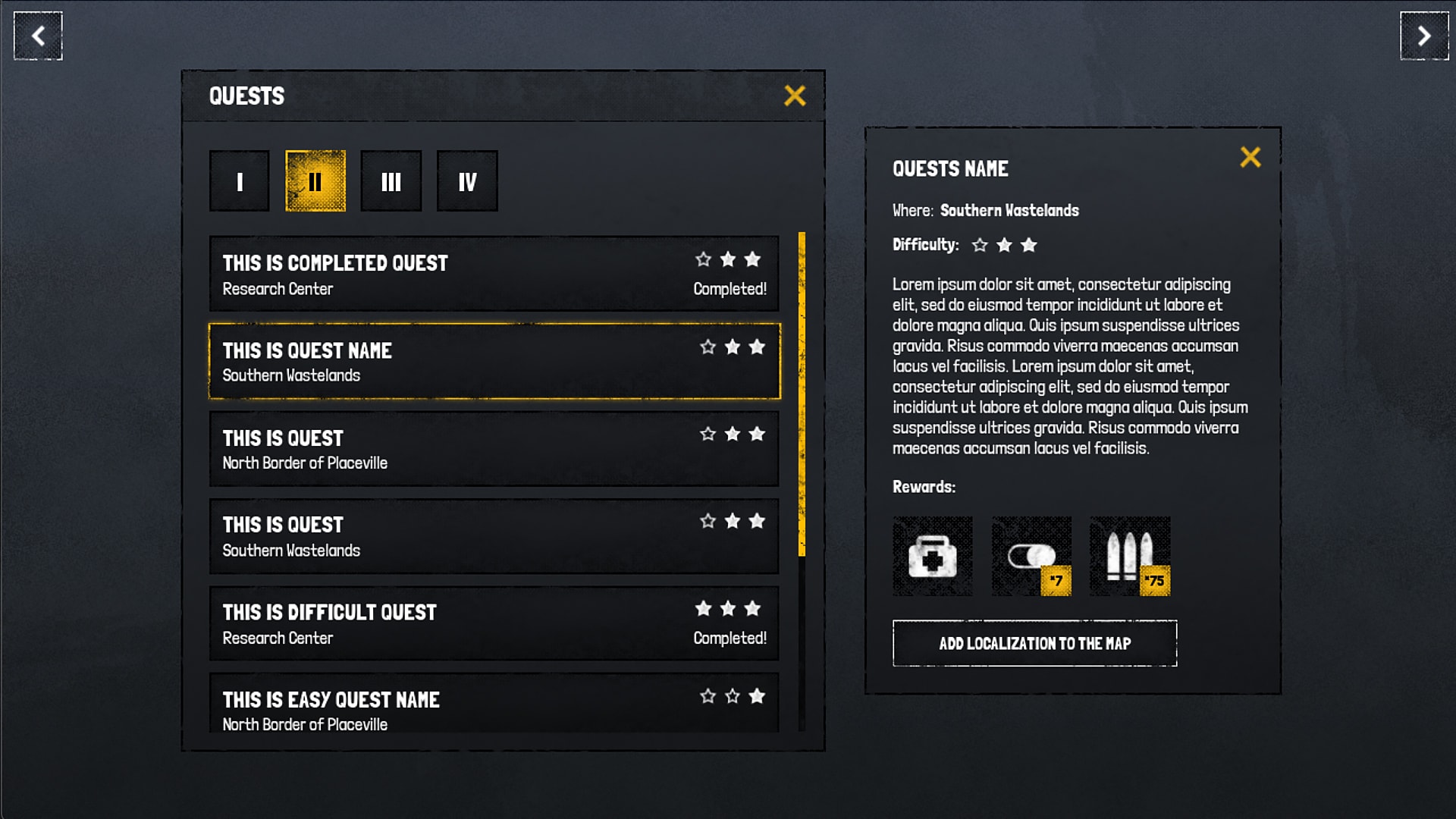The image size is (1456, 819).
Task: Switch to quest tab III
Action: coord(391,180)
